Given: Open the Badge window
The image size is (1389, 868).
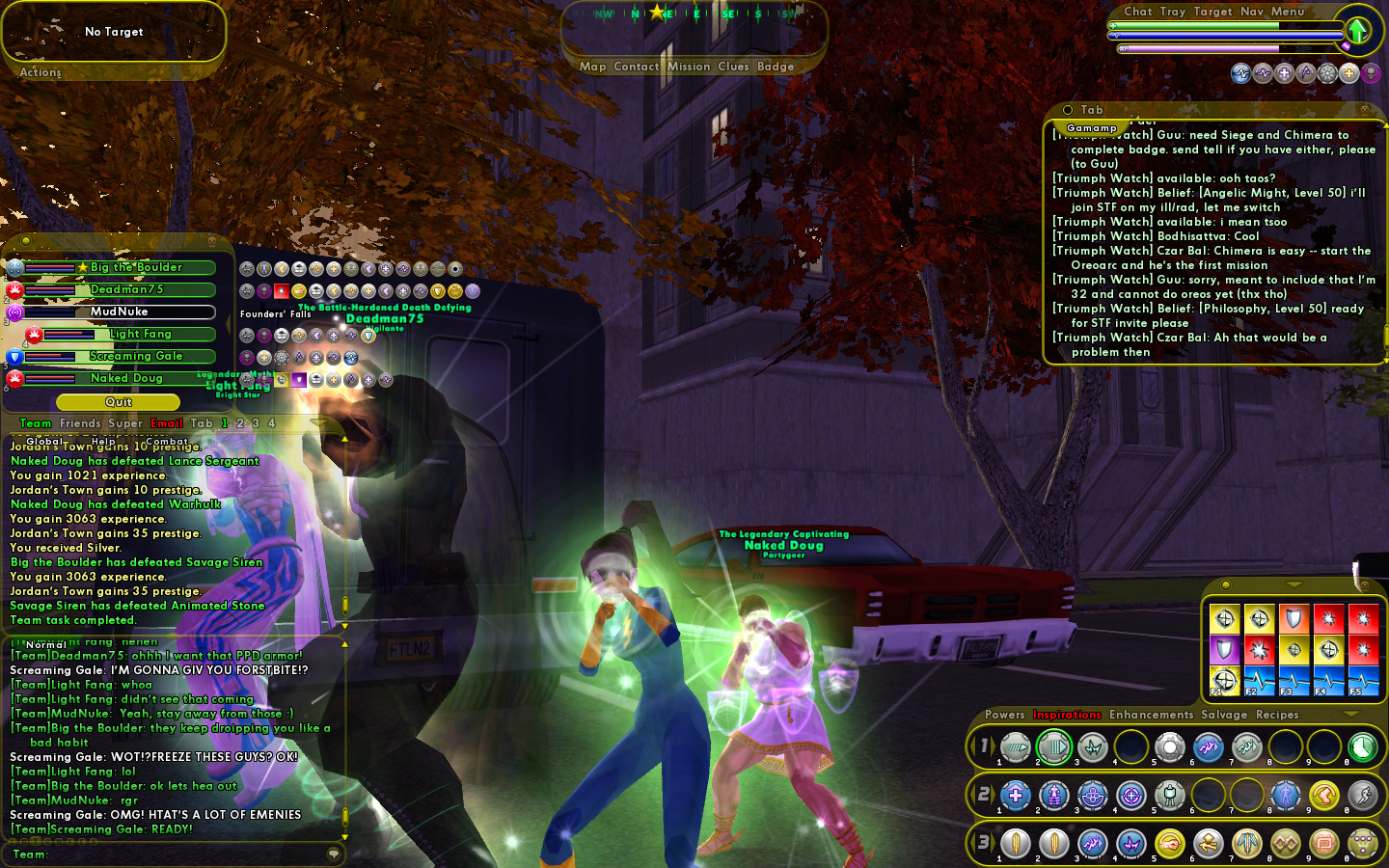Looking at the screenshot, I should tap(776, 67).
